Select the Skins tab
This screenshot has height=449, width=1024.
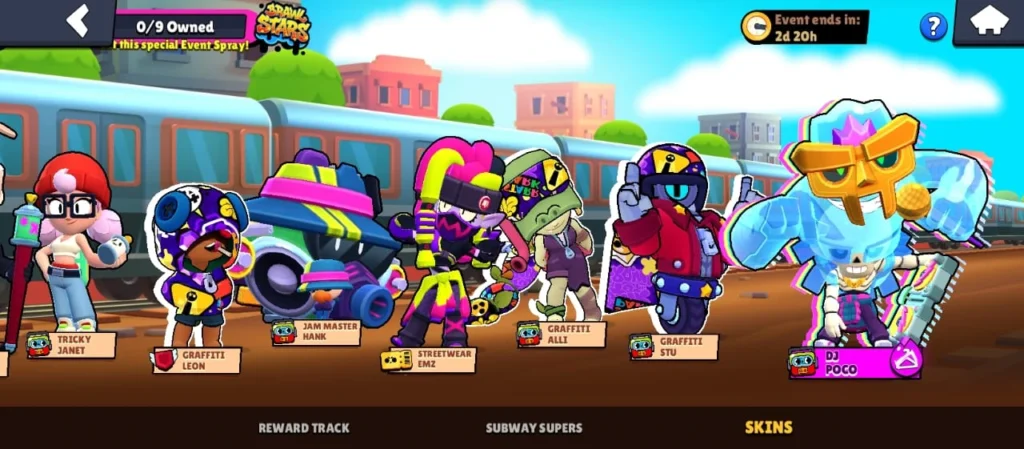(769, 428)
